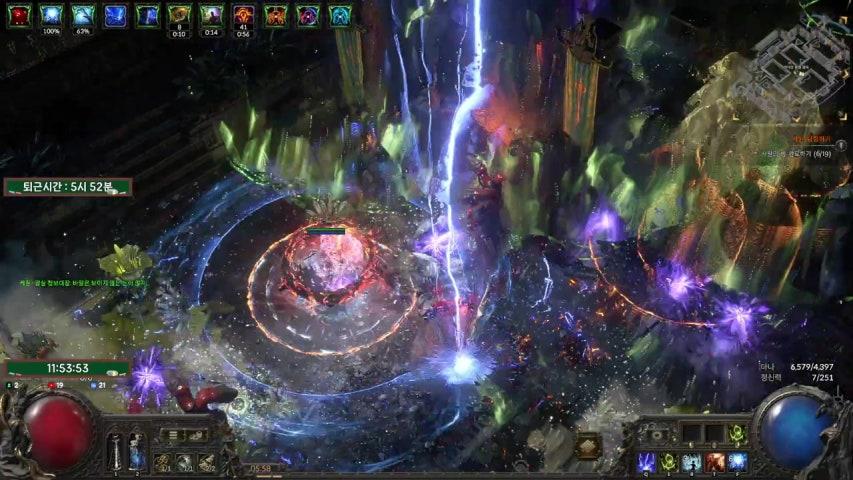Select the red buff icon
This screenshot has width=853, height=480.
click(20, 15)
